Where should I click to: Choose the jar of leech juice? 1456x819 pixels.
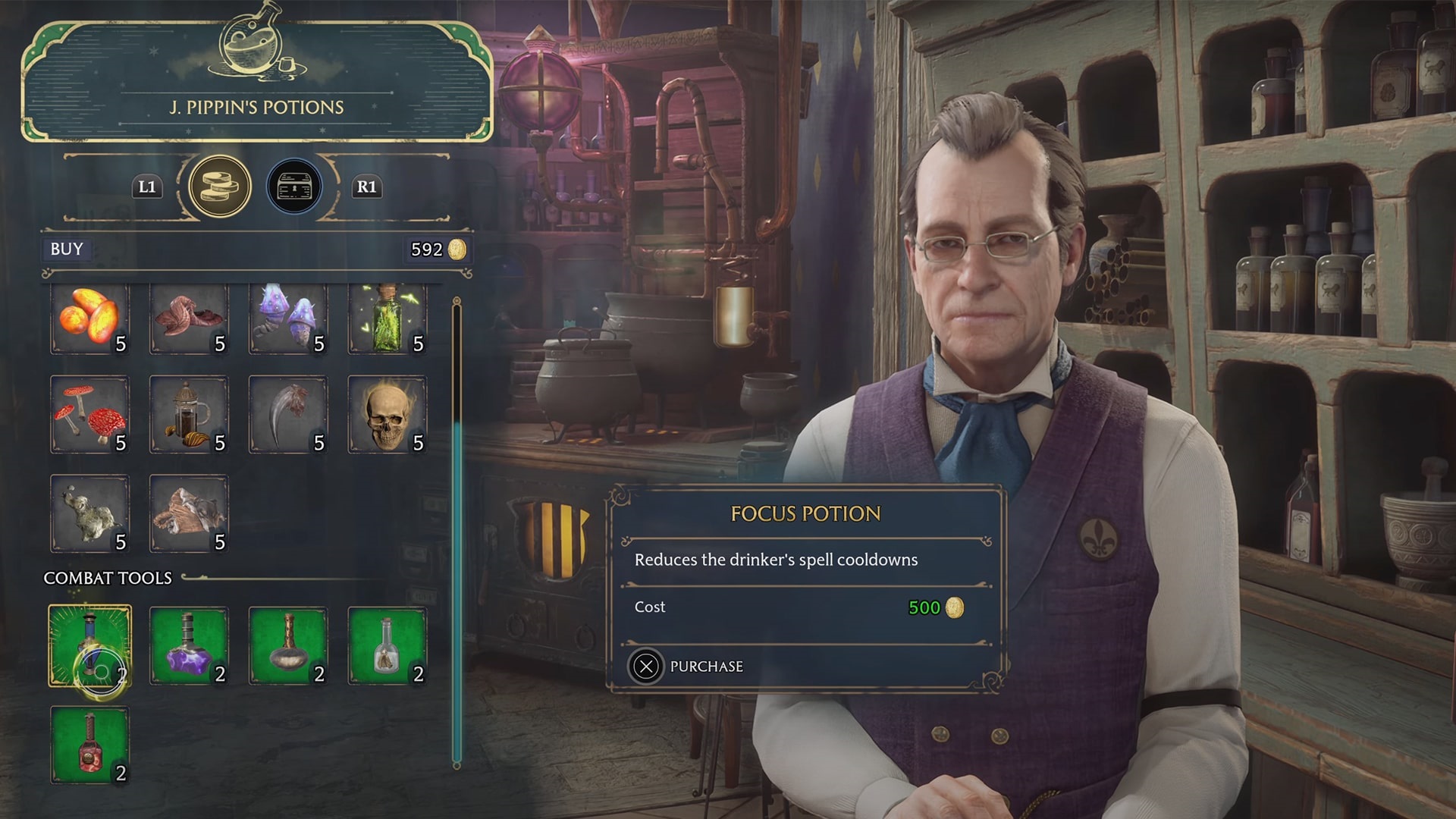tap(189, 415)
